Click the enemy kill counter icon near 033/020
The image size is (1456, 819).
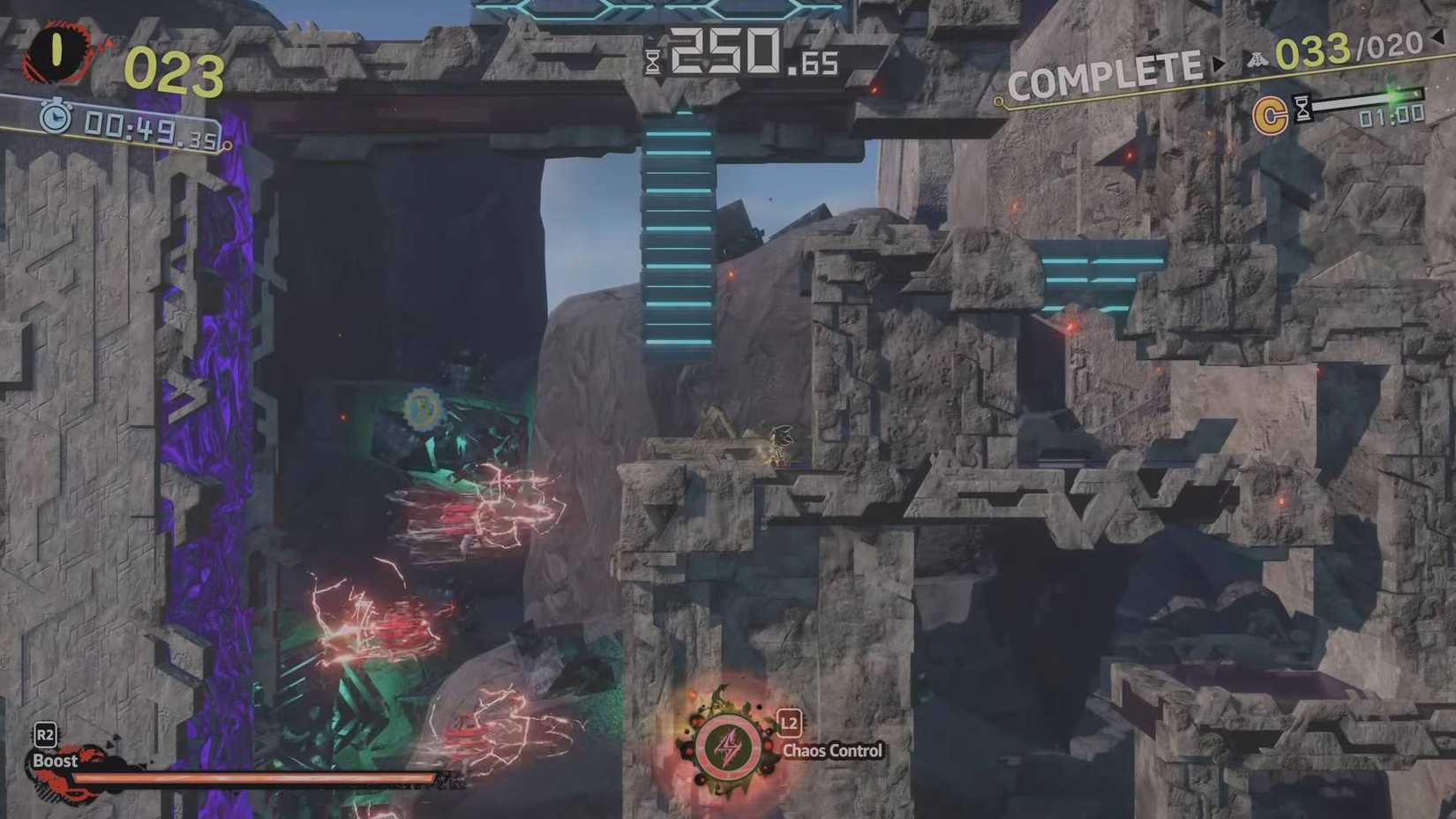[1258, 59]
